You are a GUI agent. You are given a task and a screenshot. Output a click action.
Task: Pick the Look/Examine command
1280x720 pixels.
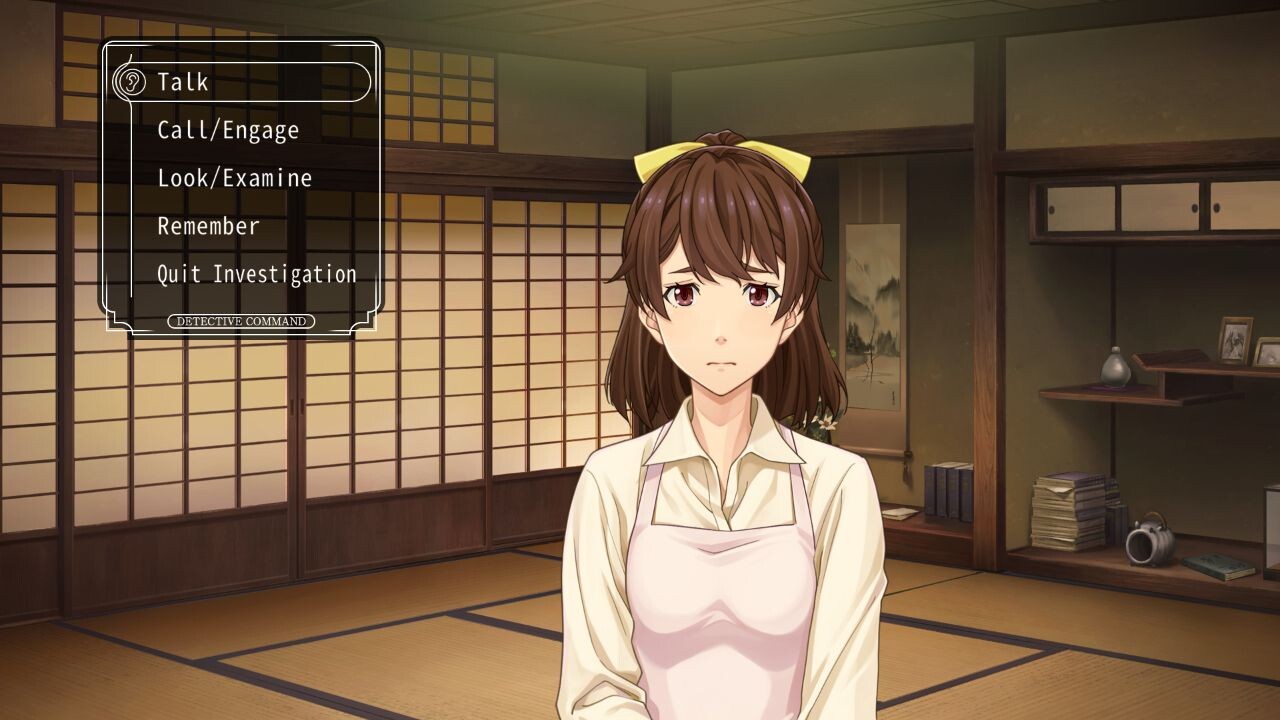click(x=235, y=178)
